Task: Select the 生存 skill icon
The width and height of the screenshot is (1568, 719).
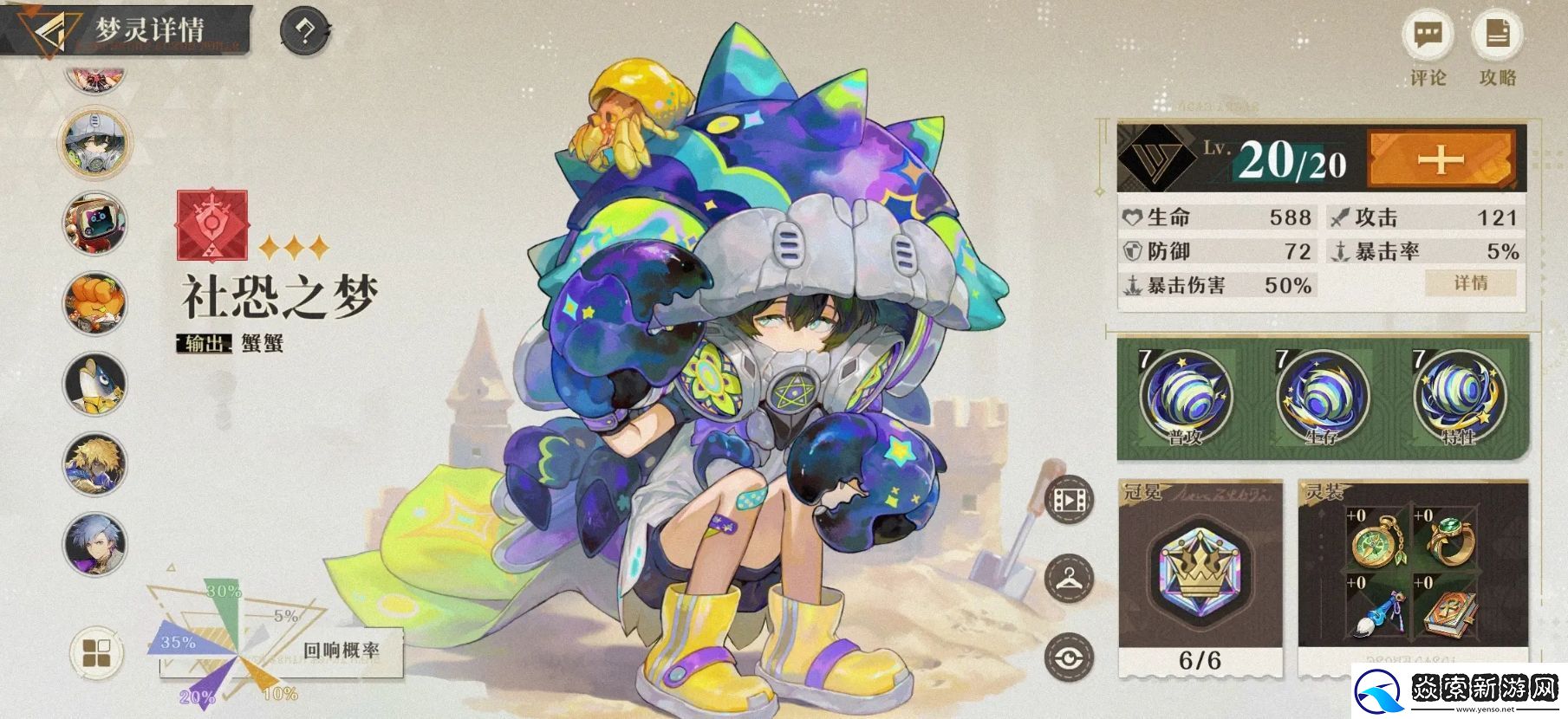Action: 1321,394
